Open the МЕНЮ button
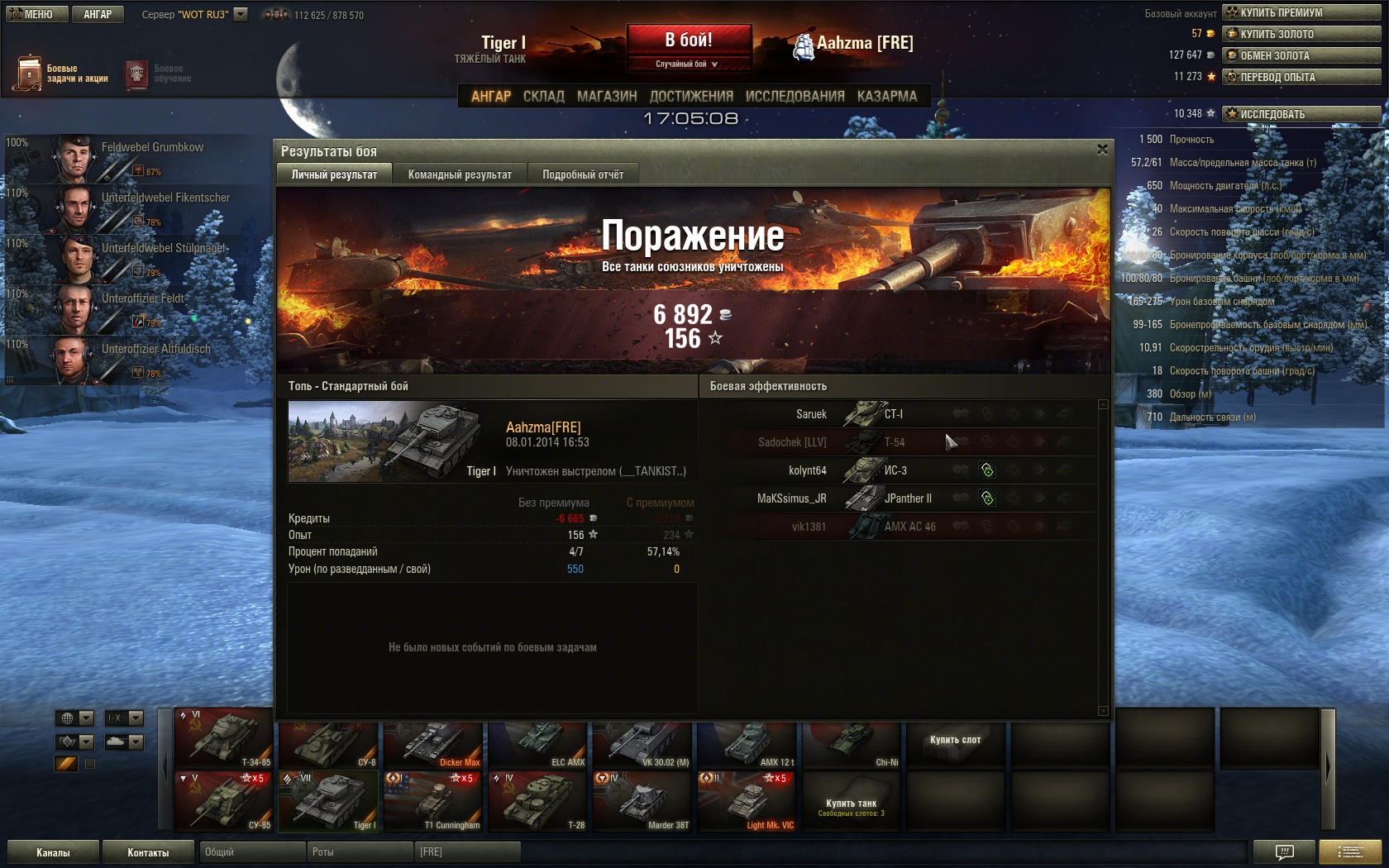The height and width of the screenshot is (868, 1389). (34, 14)
